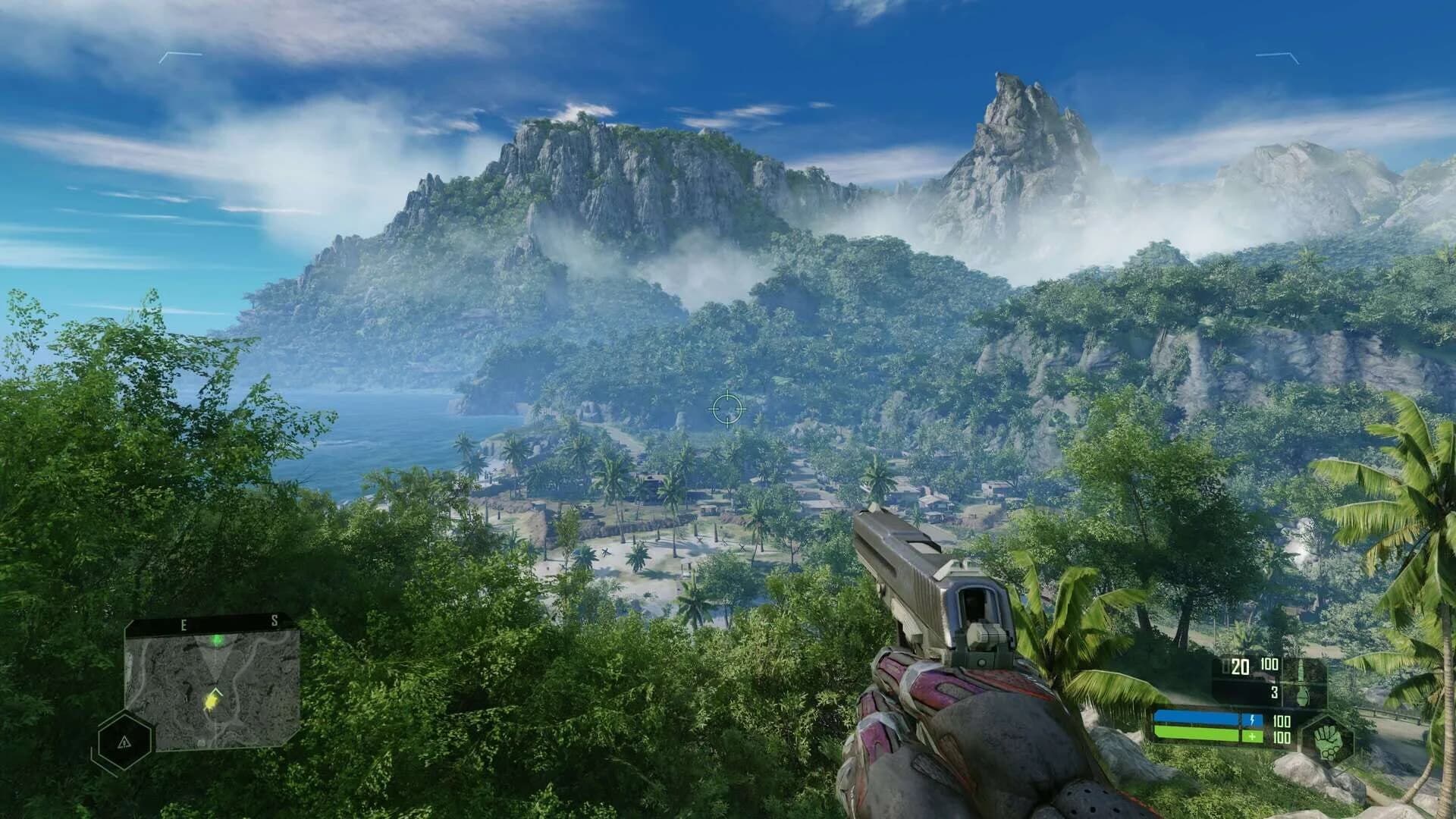Click the yellow player marker on the minimap
The image size is (1456, 819).
tap(211, 701)
